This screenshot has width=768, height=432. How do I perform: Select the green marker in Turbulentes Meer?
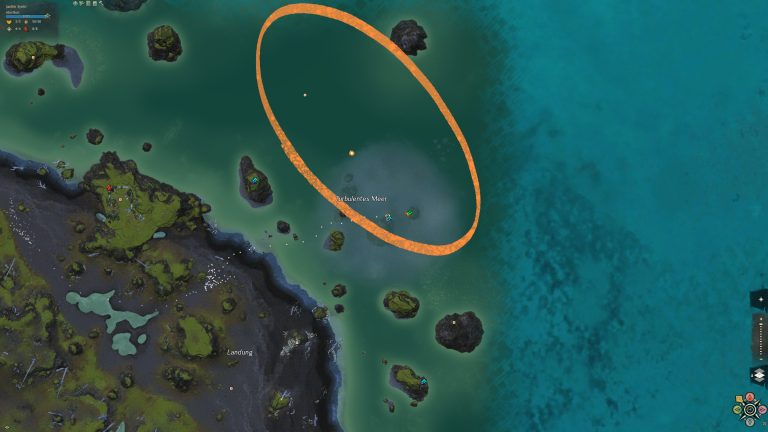tap(408, 213)
